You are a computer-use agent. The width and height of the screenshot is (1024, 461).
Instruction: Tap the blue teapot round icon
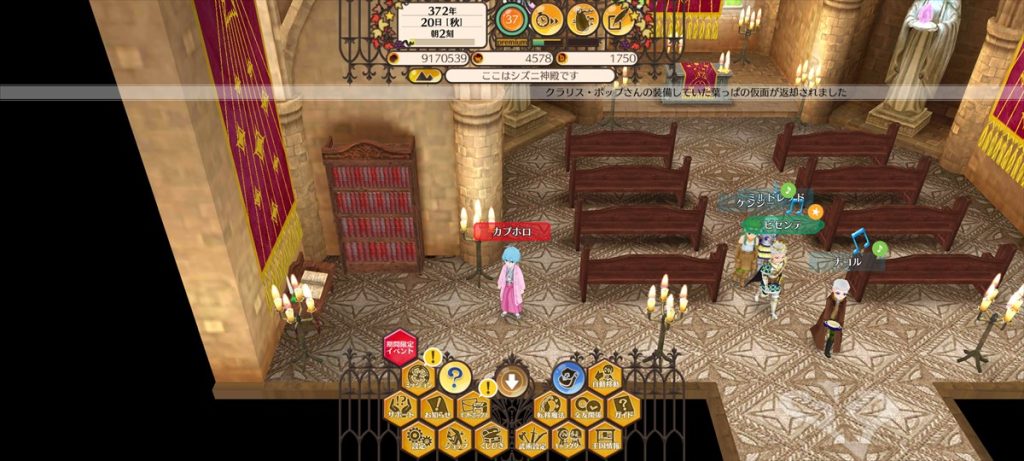coord(567,377)
